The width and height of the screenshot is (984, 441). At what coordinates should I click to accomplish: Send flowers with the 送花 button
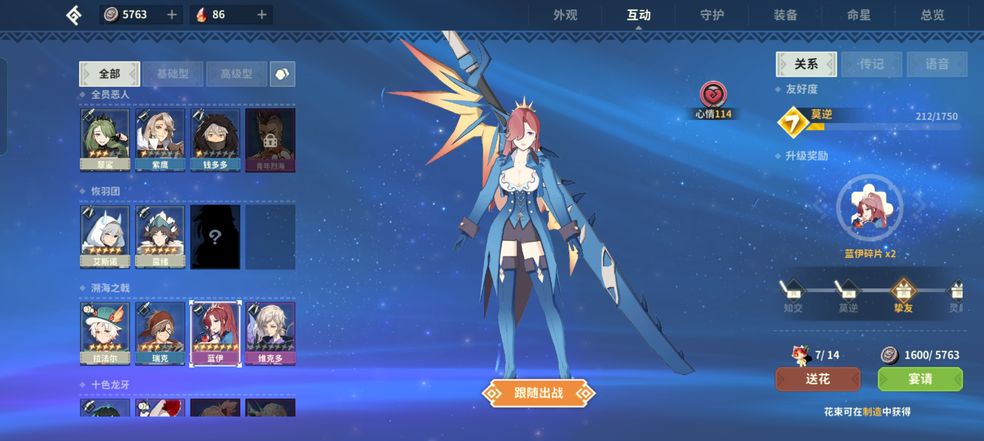pos(817,380)
